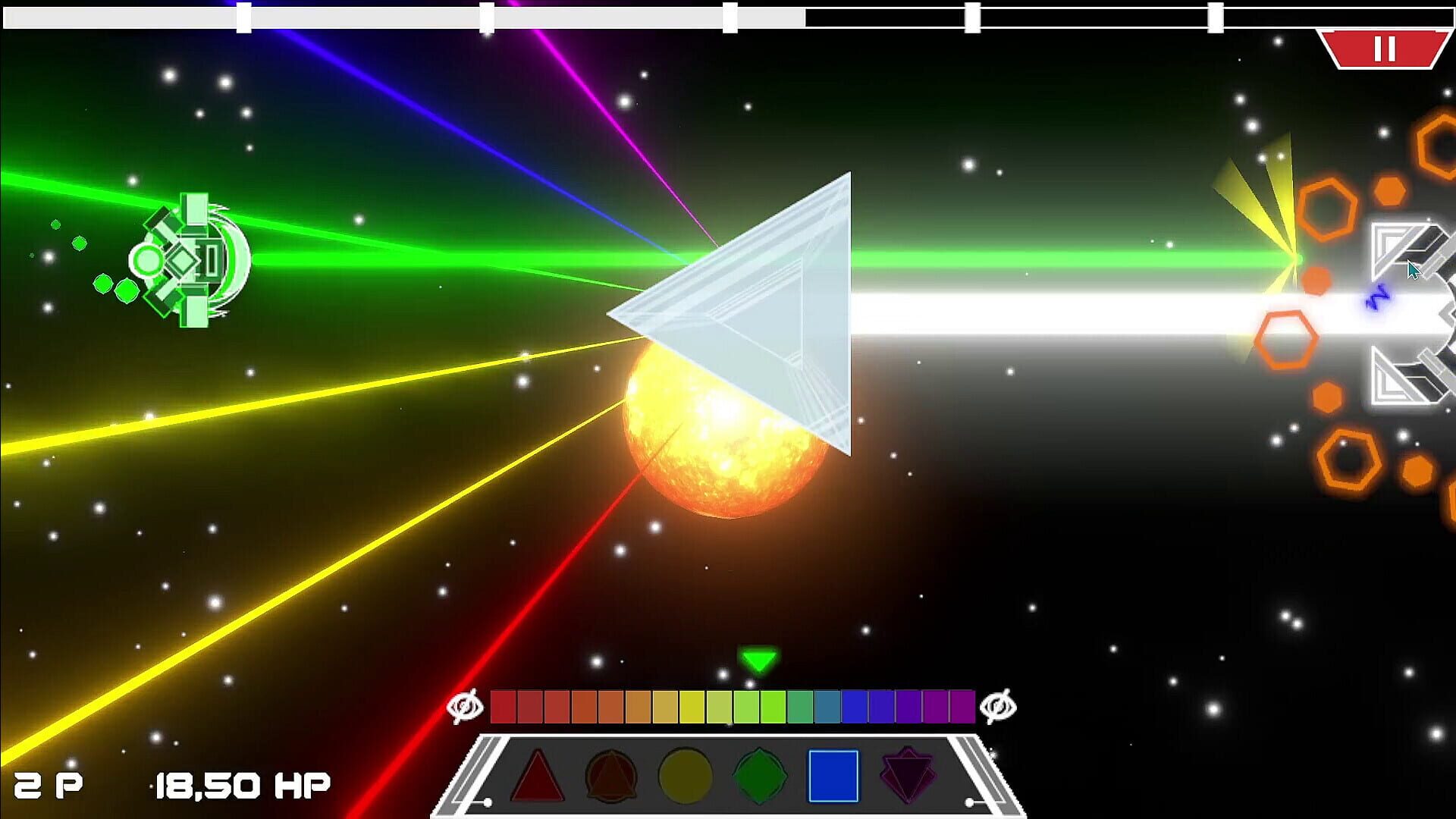1456x819 pixels.
Task: Toggle the right eye visibility icon
Action: pyautogui.click(x=999, y=706)
